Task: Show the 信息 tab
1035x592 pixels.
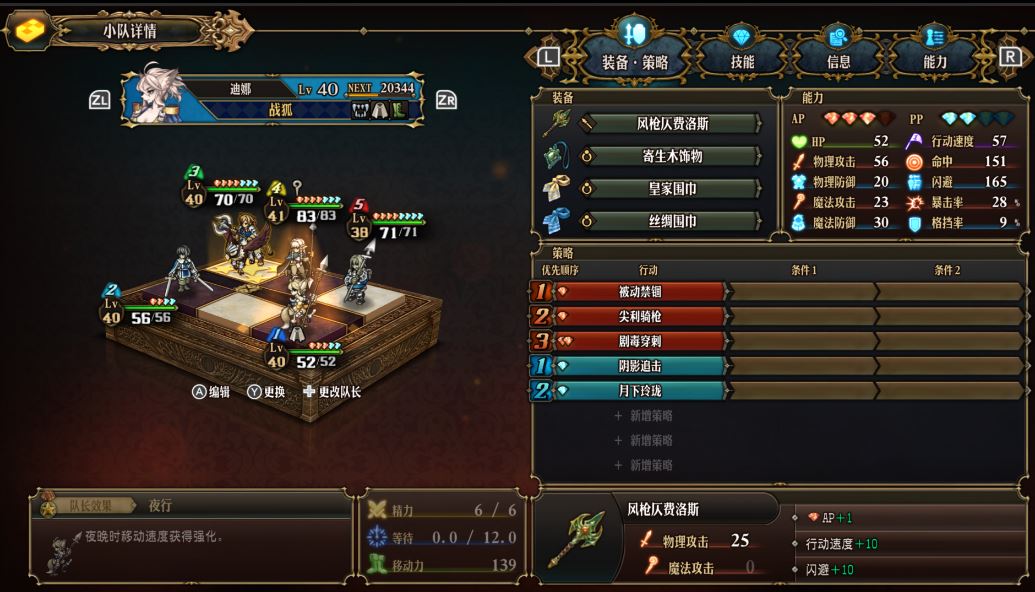Action: pos(838,60)
